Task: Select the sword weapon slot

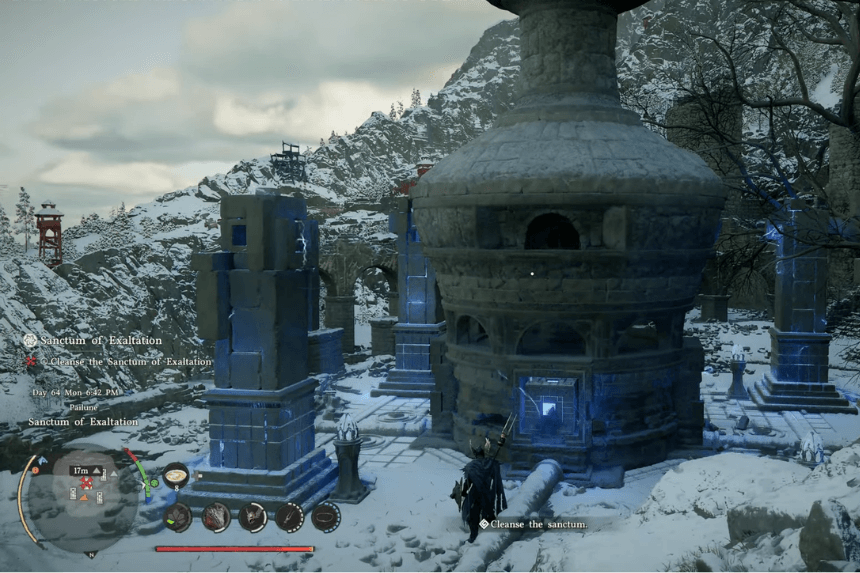Action: [x=289, y=517]
